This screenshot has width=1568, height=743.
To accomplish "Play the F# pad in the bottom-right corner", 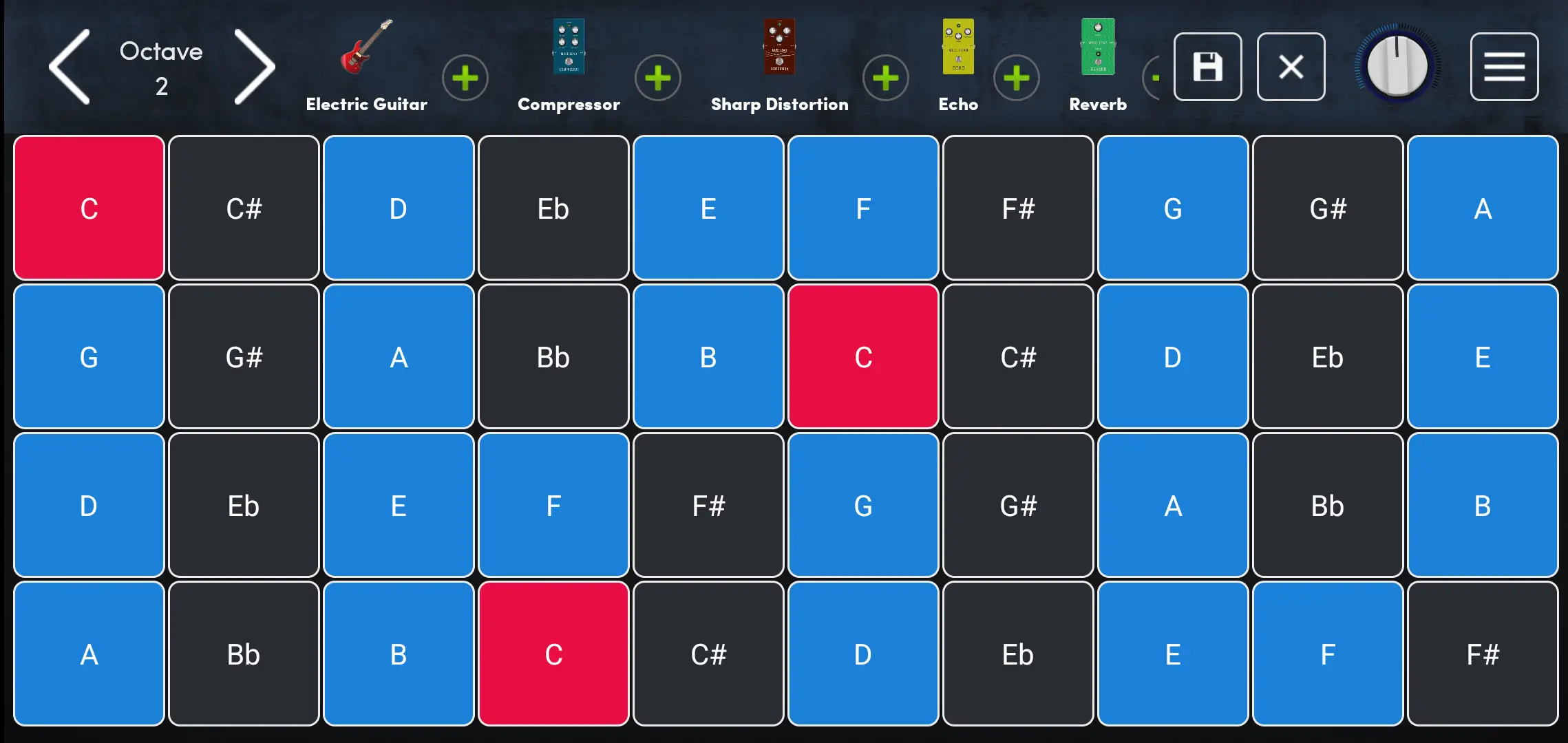I will [x=1483, y=654].
